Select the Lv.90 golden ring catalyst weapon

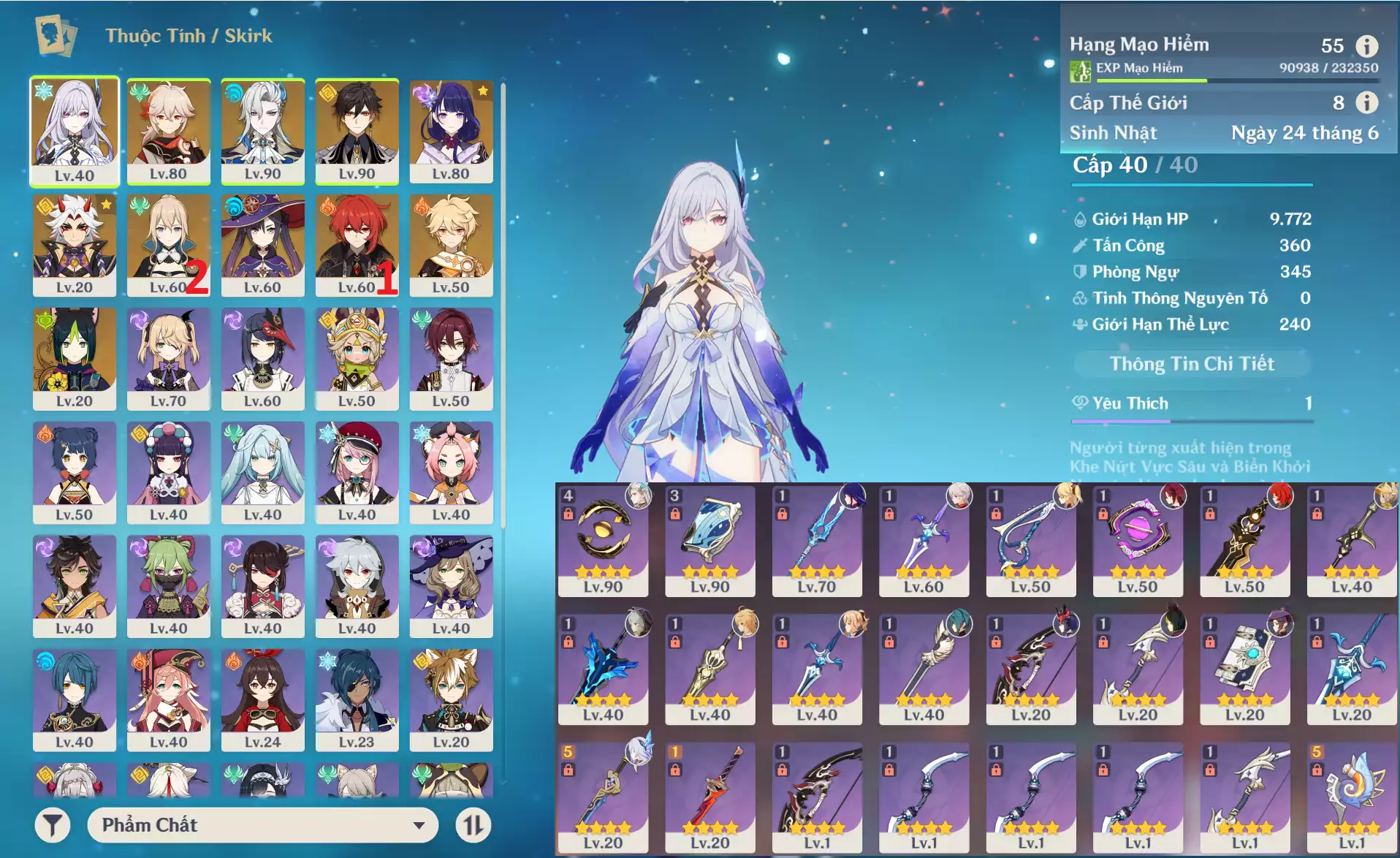pyautogui.click(x=603, y=540)
